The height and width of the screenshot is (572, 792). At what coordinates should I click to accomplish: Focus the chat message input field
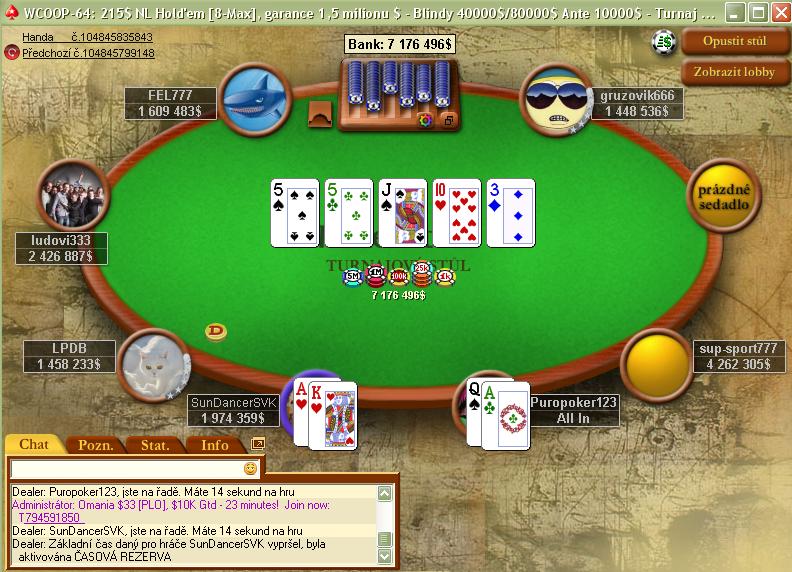click(x=125, y=468)
